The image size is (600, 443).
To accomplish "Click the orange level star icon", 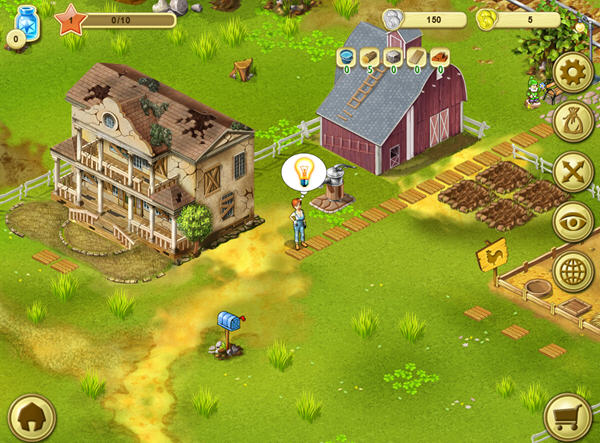I will coord(70,18).
